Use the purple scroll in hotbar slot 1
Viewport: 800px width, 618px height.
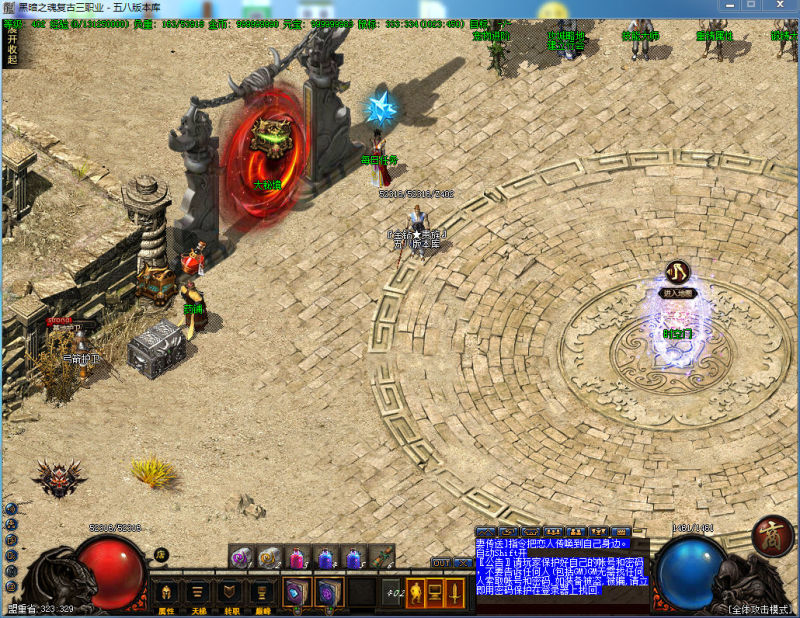click(x=241, y=557)
